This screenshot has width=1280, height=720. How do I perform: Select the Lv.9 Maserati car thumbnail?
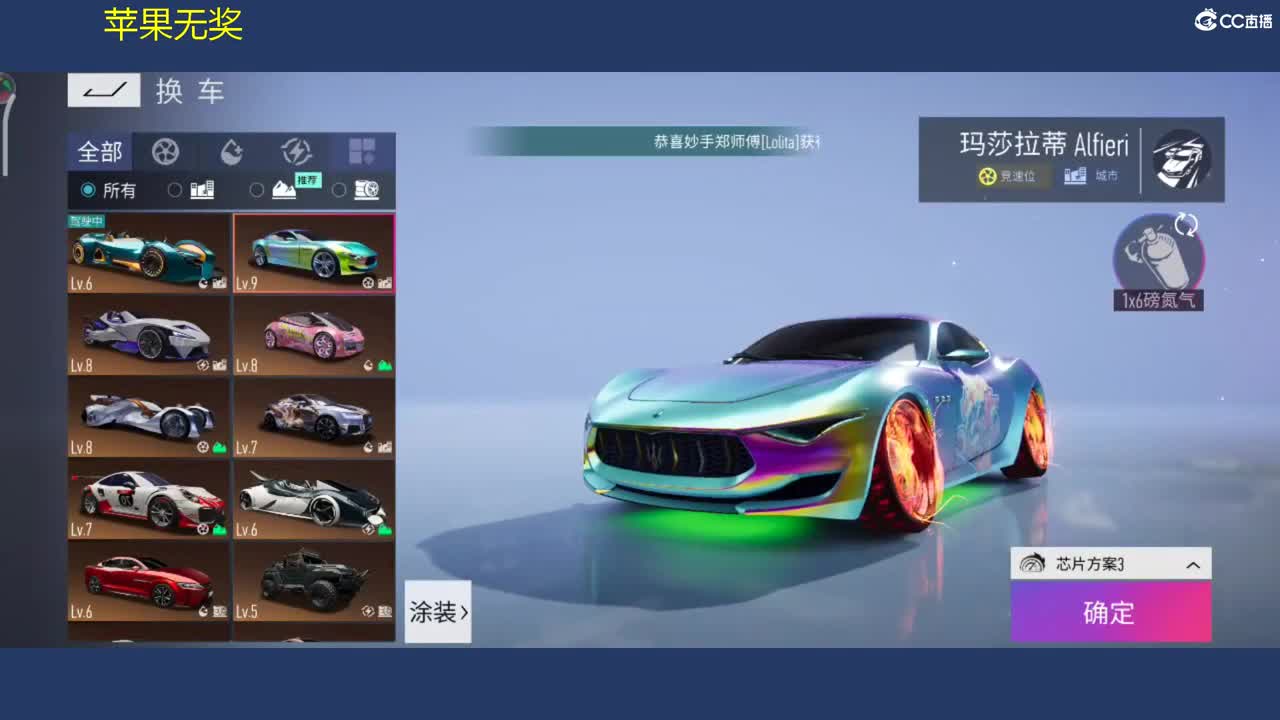314,250
